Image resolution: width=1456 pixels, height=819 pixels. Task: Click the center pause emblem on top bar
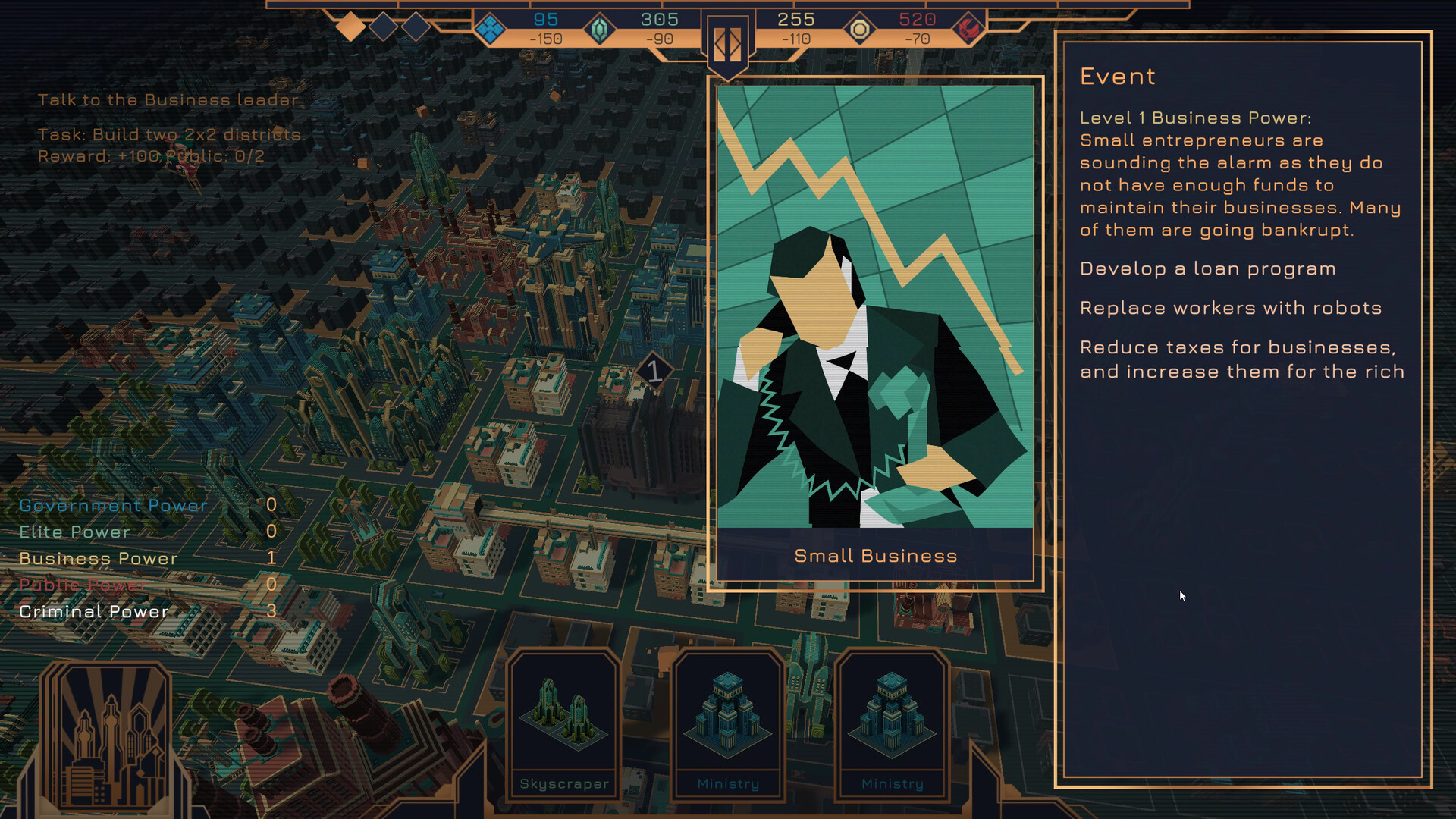pos(727,45)
